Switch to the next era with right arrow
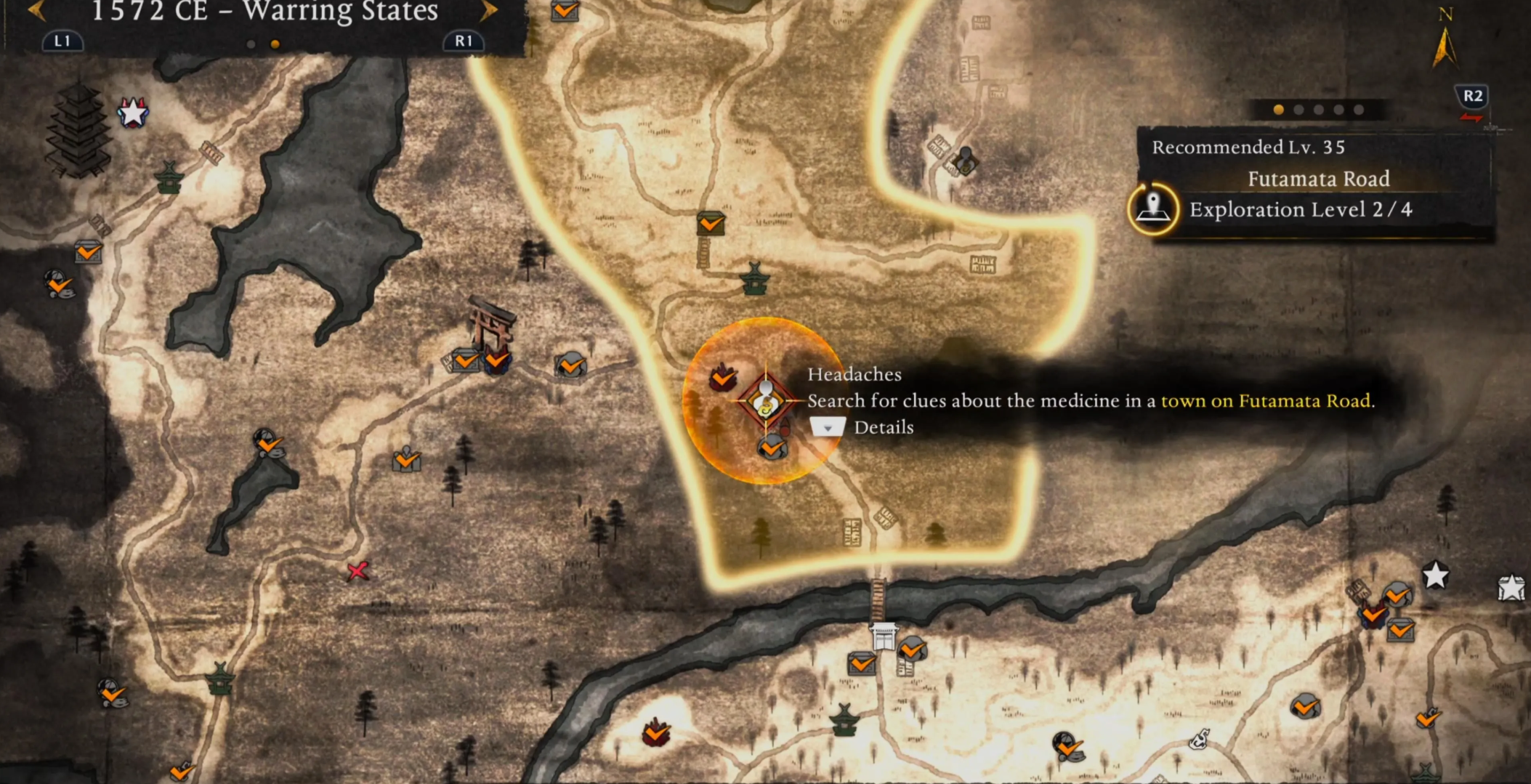This screenshot has width=1531, height=784. [489, 11]
